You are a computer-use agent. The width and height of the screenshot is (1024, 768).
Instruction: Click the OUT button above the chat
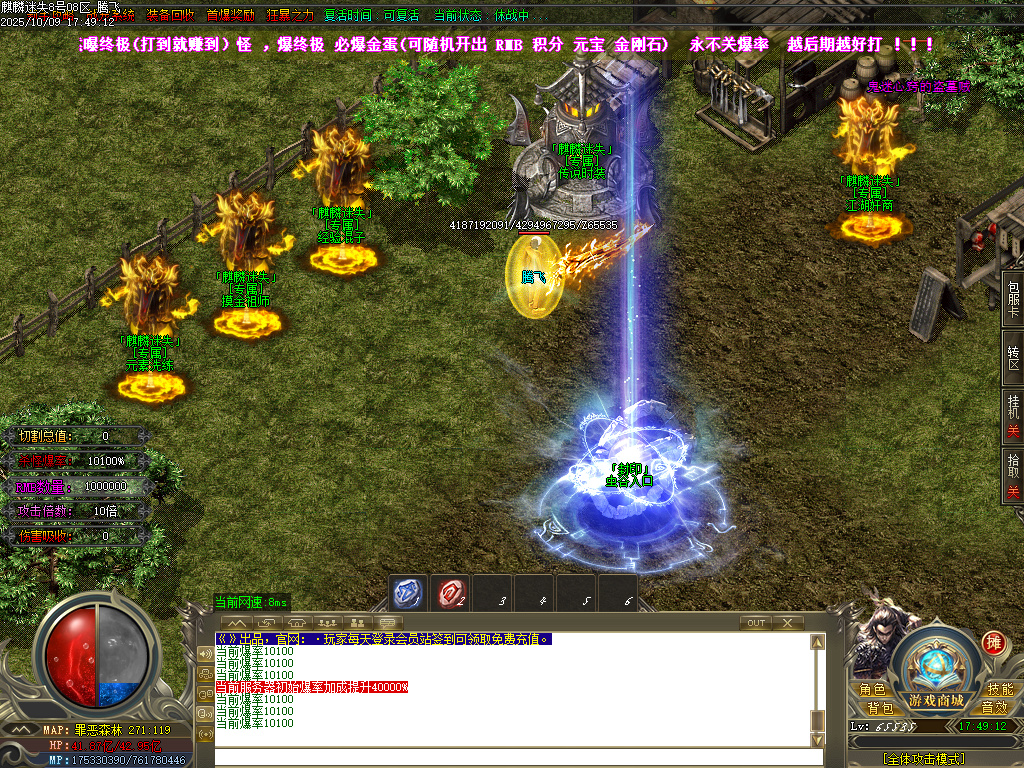pos(756,623)
